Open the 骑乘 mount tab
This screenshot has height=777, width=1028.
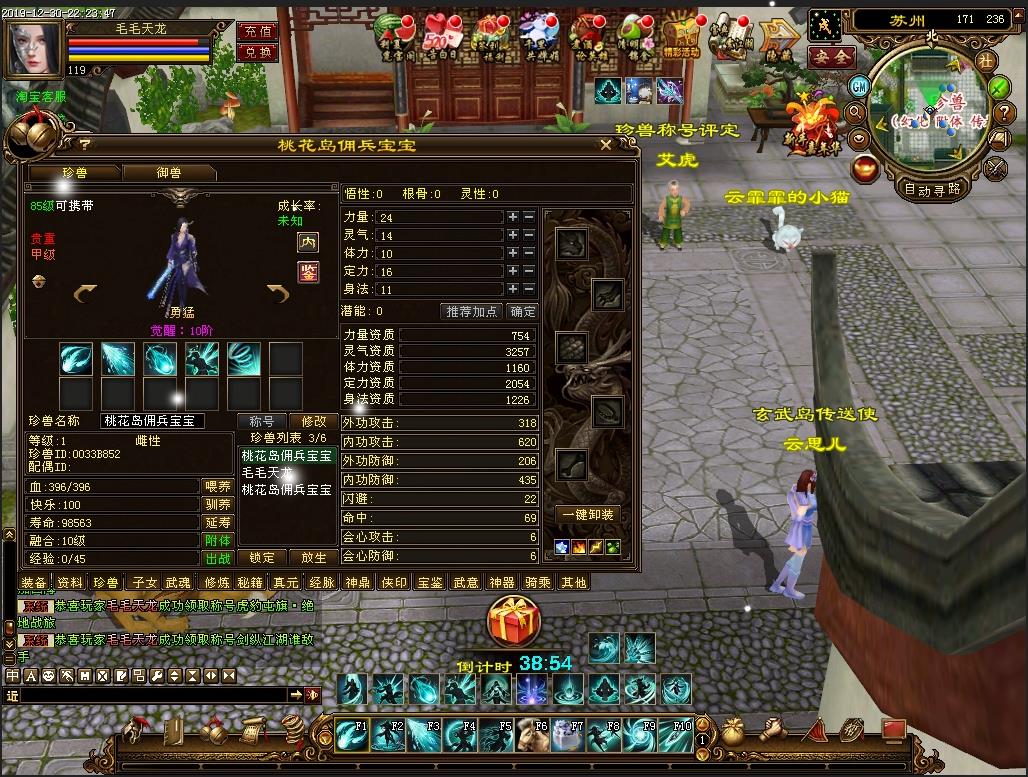point(537,582)
